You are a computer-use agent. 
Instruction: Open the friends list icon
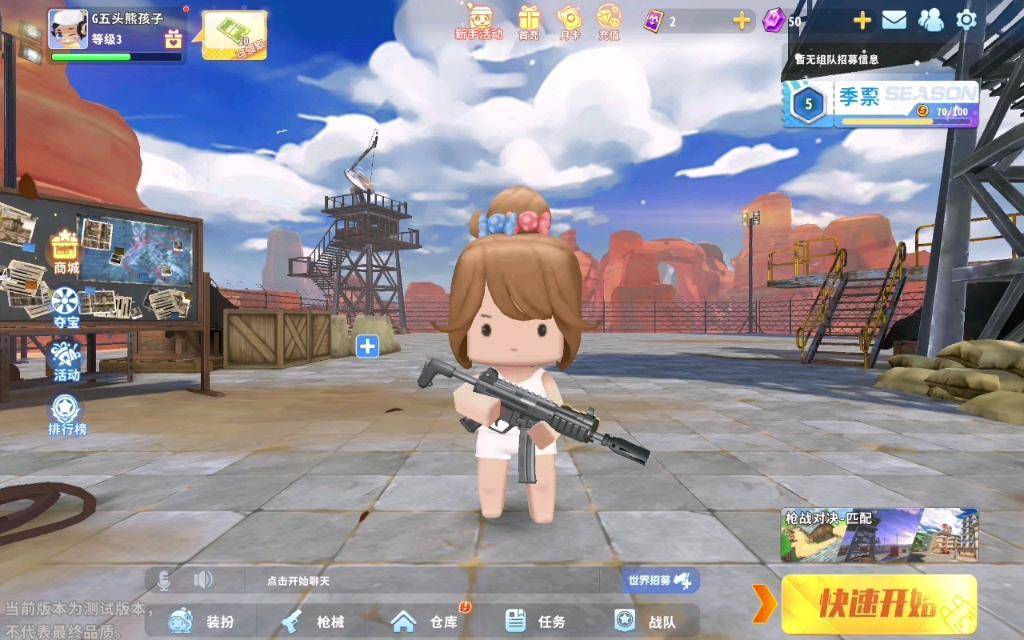click(931, 19)
